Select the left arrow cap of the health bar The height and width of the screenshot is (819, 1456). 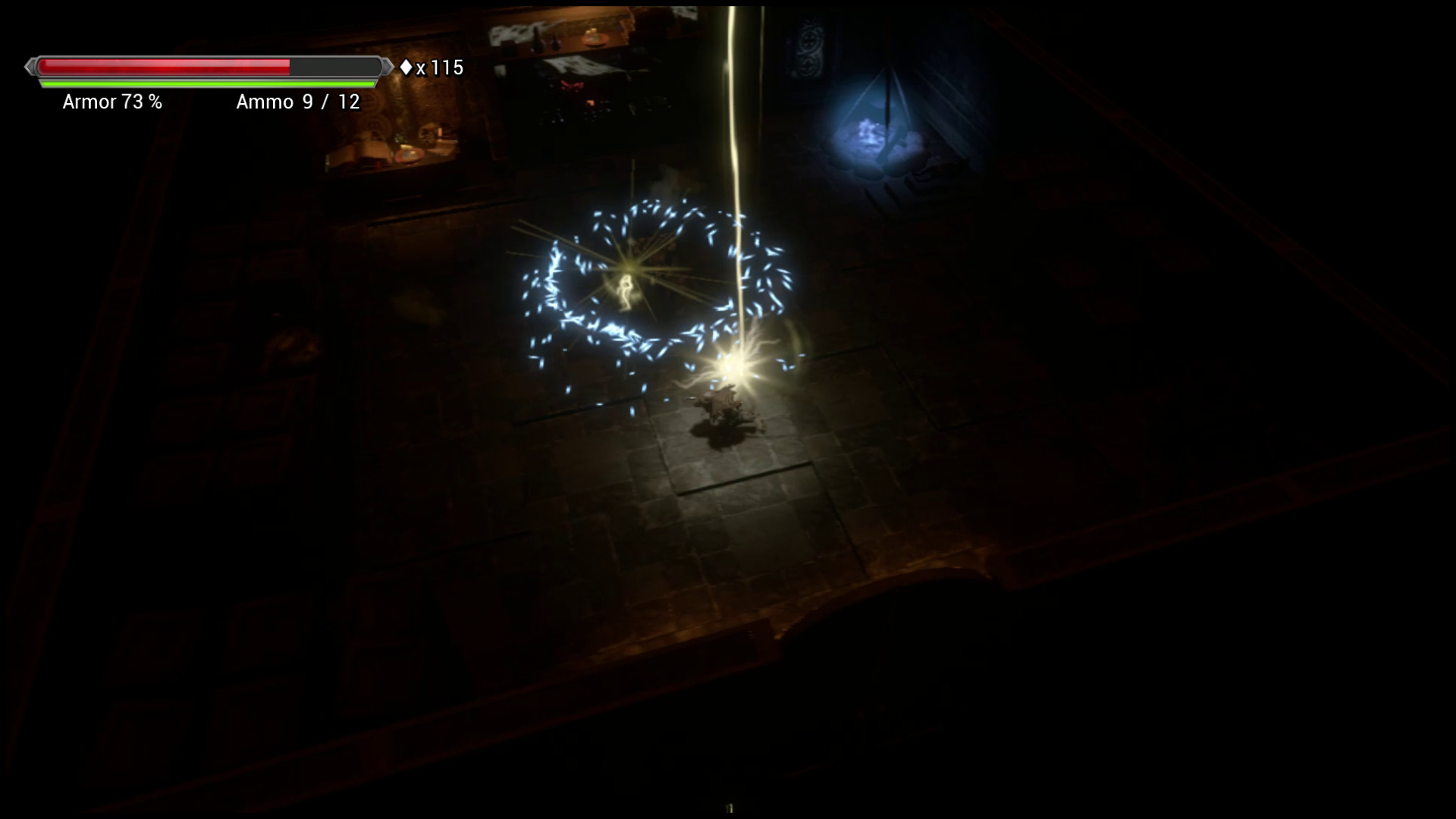30,67
